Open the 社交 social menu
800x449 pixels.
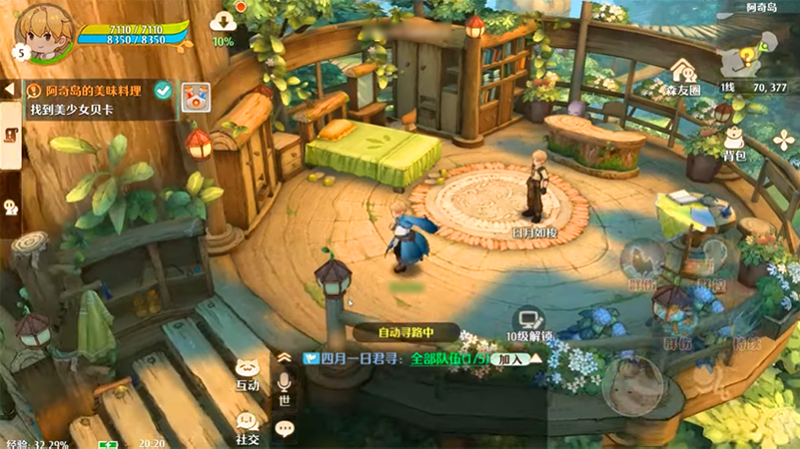tap(248, 427)
